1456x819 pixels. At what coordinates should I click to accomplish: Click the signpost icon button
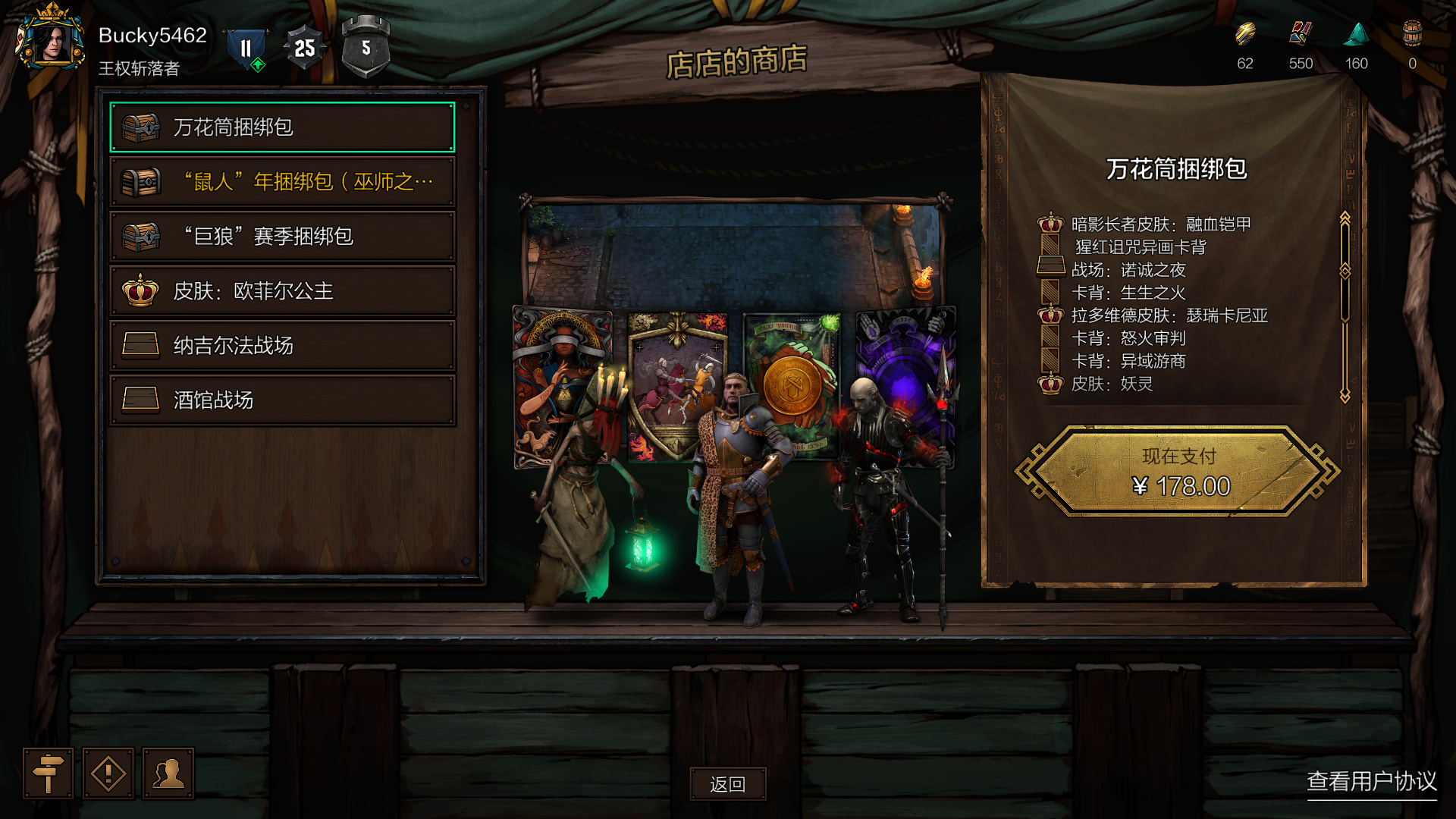(x=48, y=773)
